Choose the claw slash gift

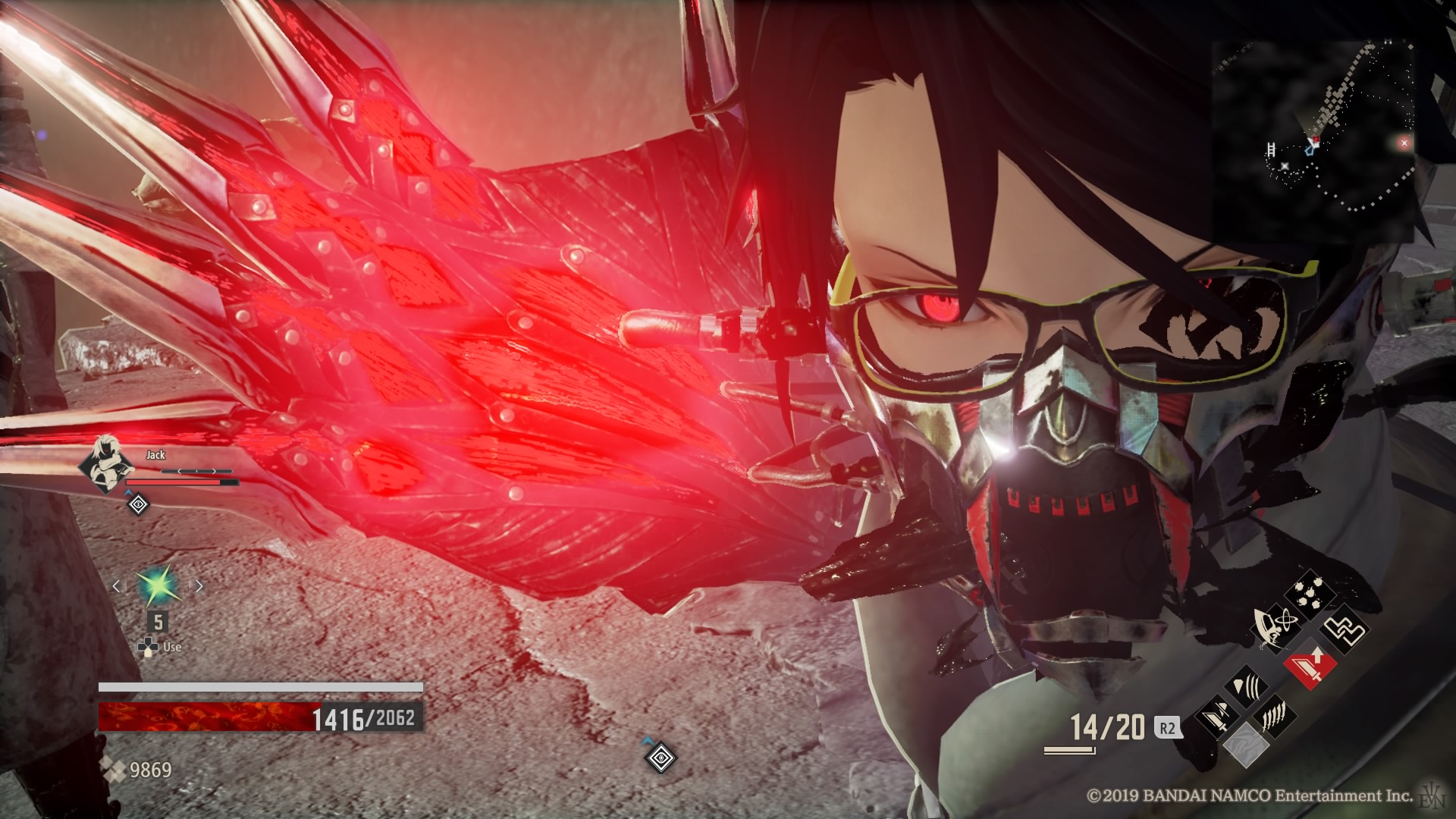click(1276, 715)
